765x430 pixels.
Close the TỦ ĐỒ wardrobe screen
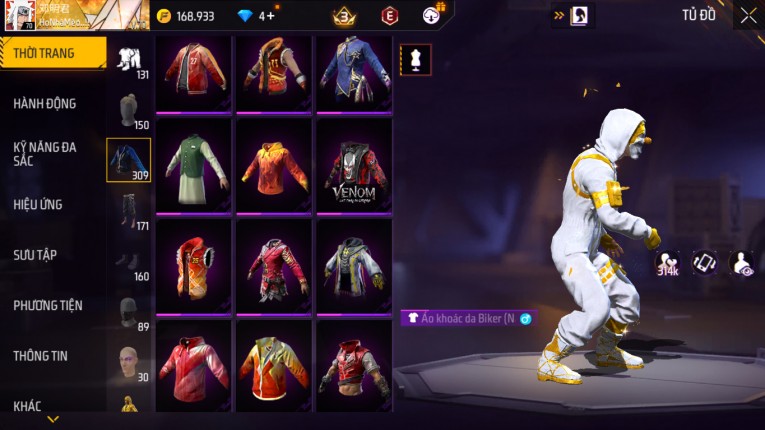tap(748, 15)
